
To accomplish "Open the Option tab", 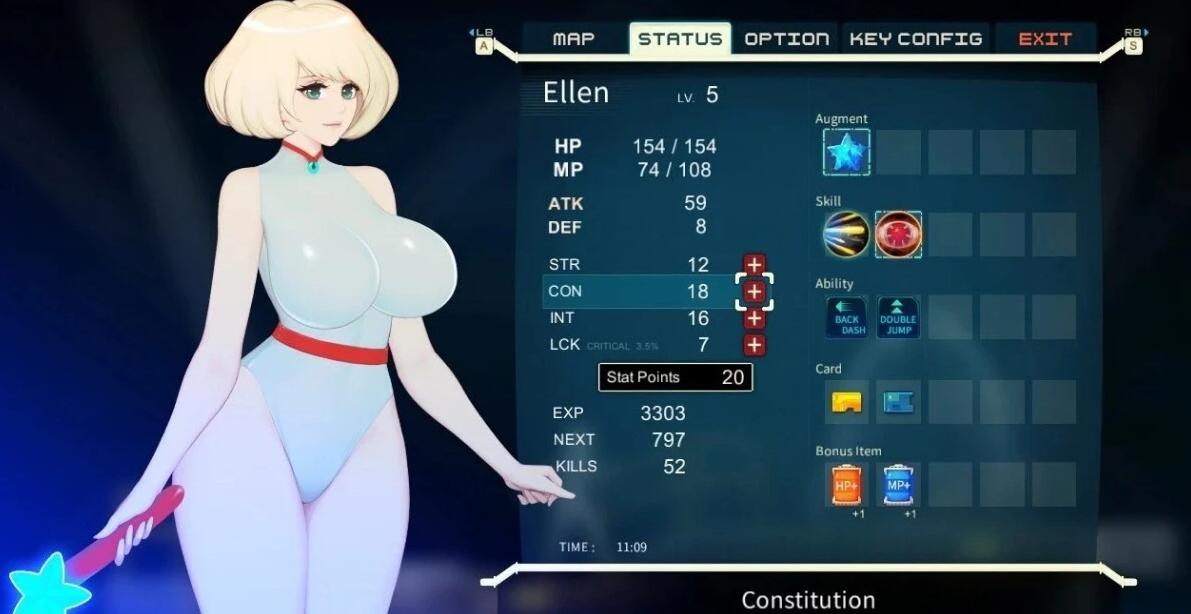I will [x=787, y=39].
